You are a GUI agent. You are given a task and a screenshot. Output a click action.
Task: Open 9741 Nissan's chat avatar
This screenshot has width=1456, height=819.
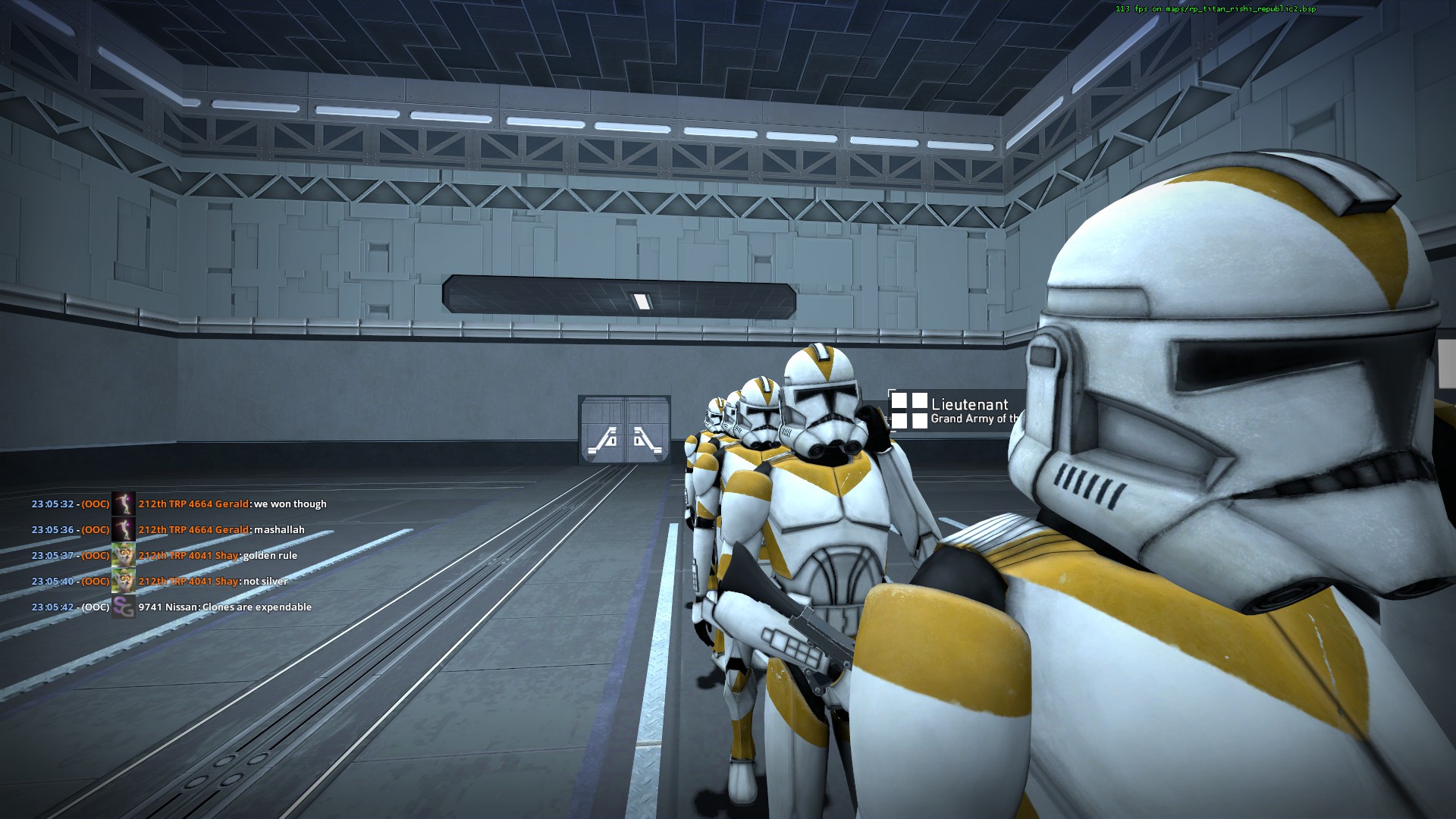(x=123, y=607)
